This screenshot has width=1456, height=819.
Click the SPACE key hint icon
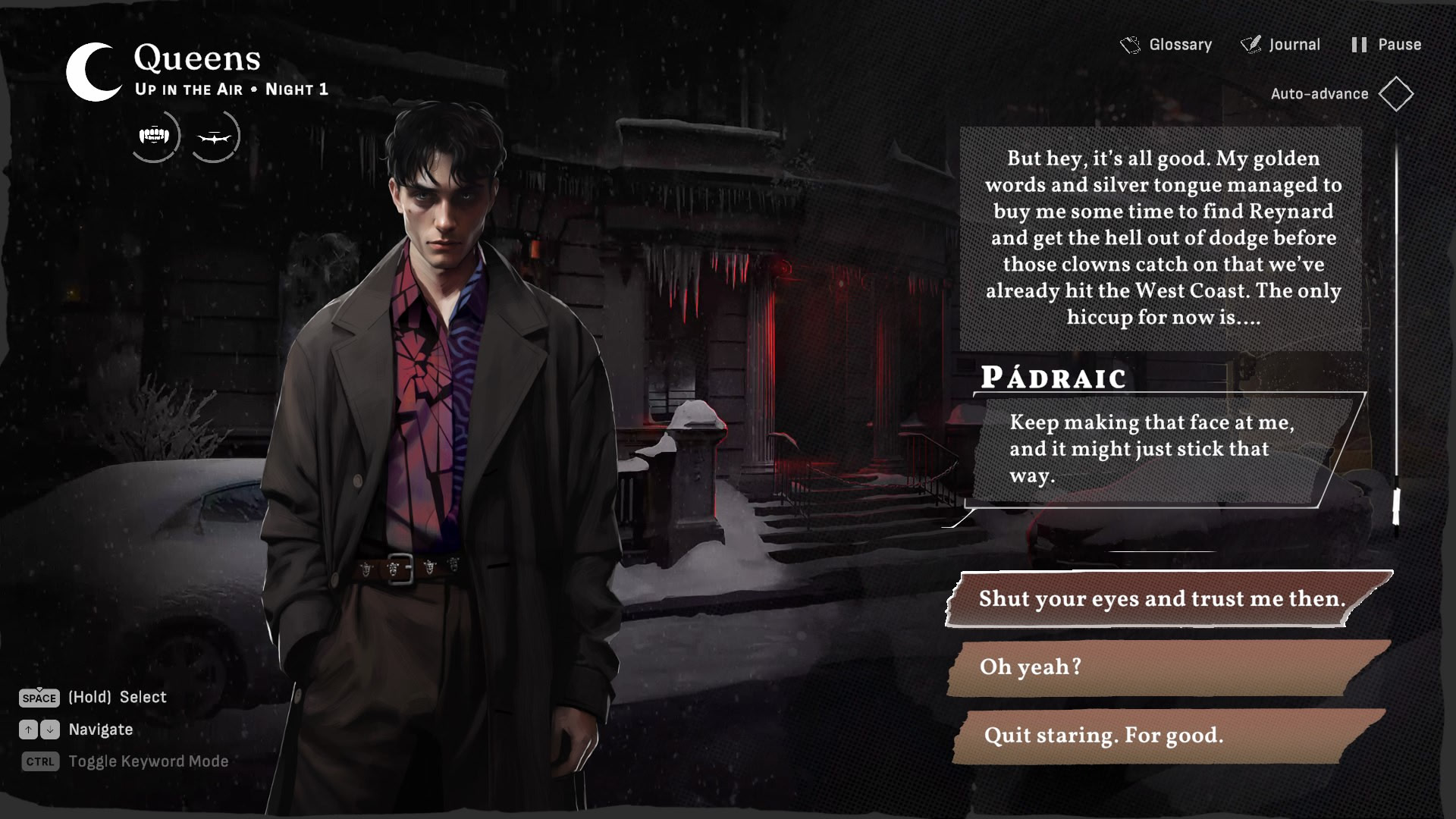(x=39, y=698)
